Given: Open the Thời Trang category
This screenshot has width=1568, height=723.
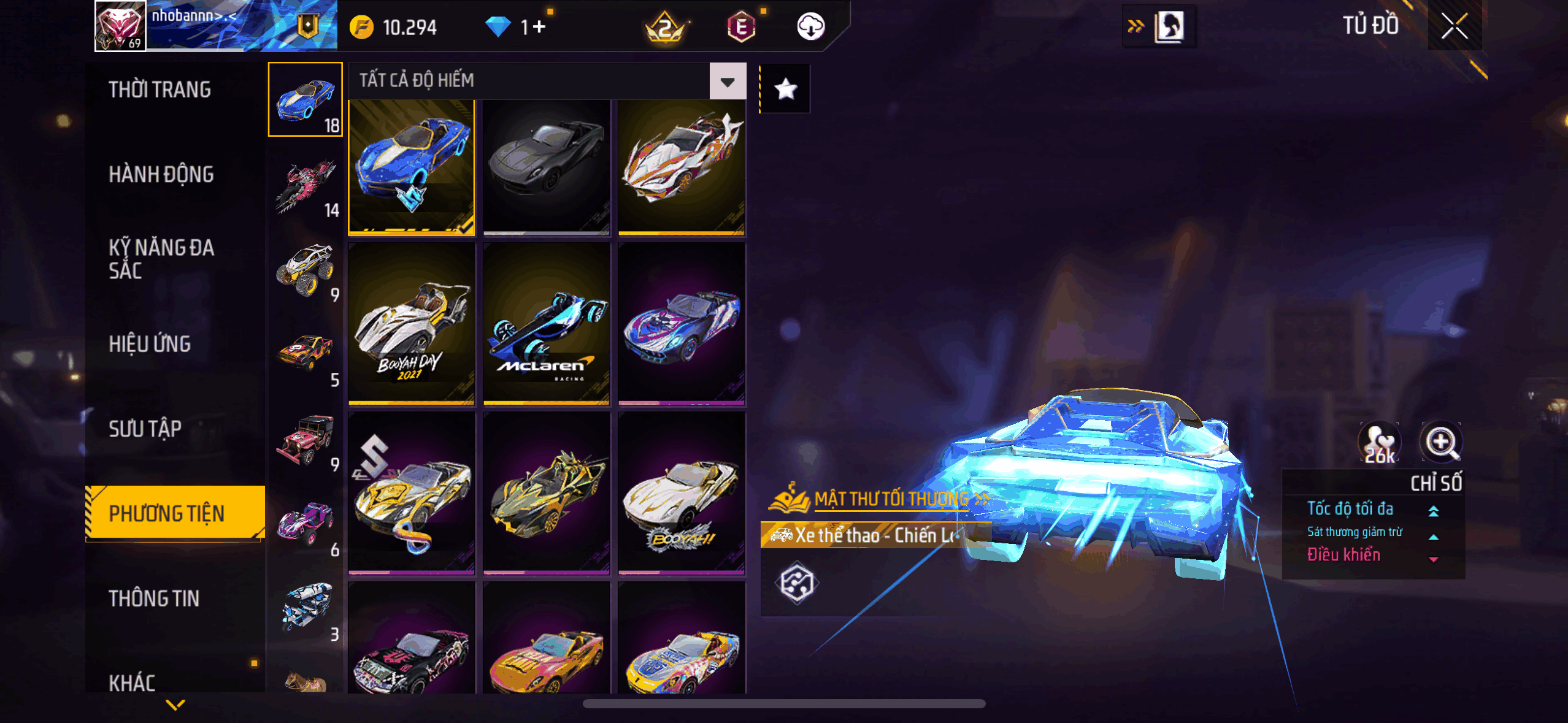Looking at the screenshot, I should [160, 90].
